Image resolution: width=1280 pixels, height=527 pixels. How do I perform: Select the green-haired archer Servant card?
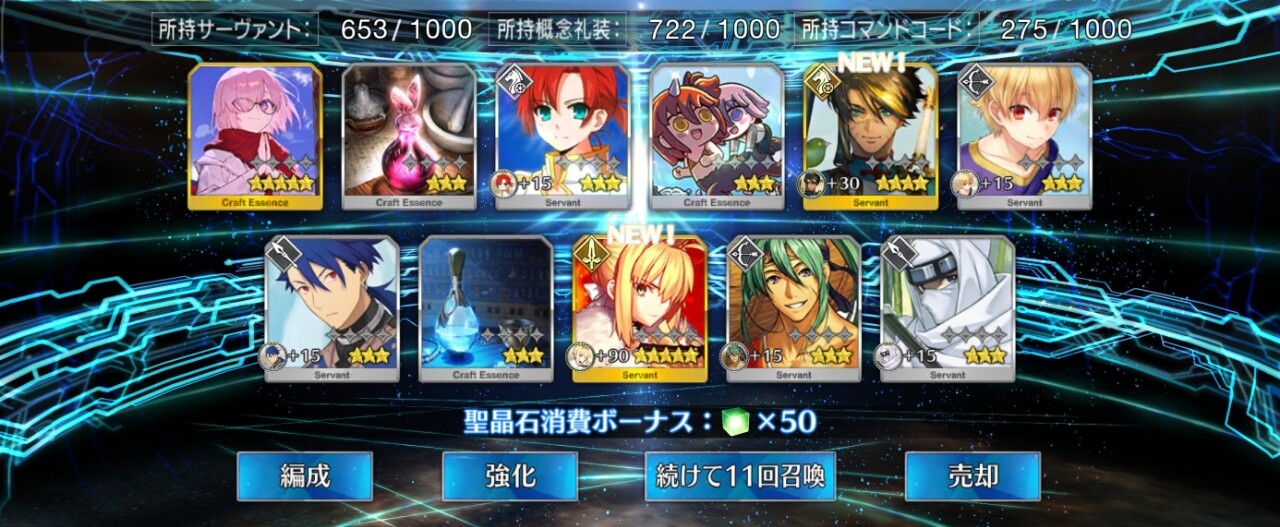coord(794,308)
